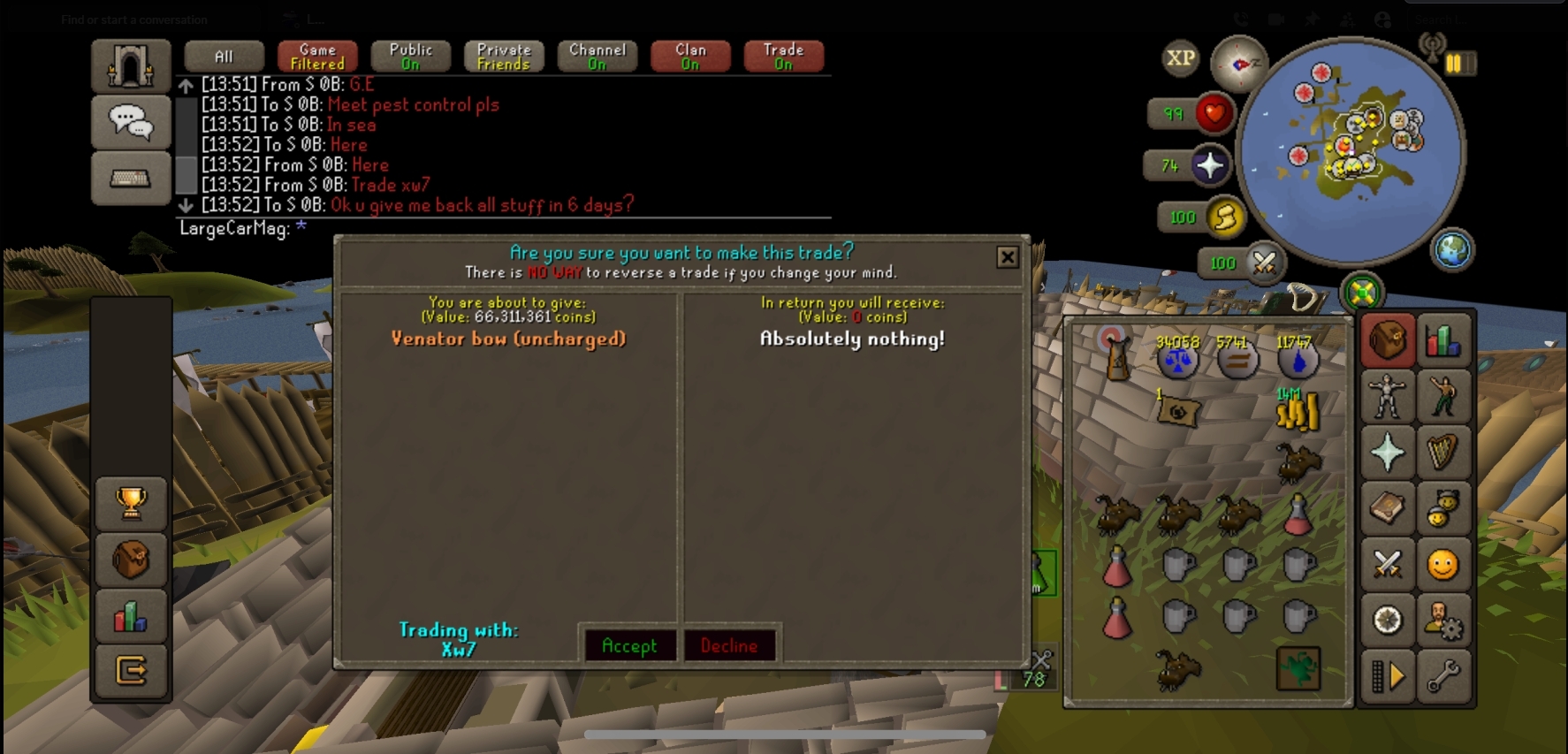Select the Trade chat tab
Image resolution: width=1568 pixels, height=754 pixels.
pyautogui.click(x=783, y=57)
